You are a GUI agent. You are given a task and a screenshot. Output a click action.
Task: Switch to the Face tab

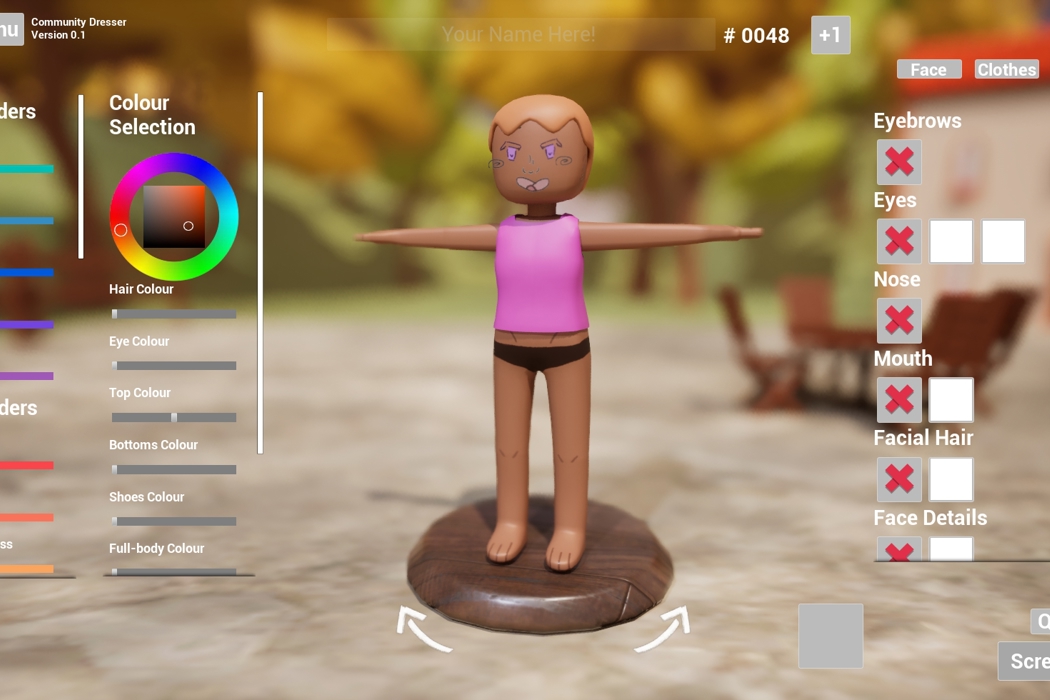[929, 69]
